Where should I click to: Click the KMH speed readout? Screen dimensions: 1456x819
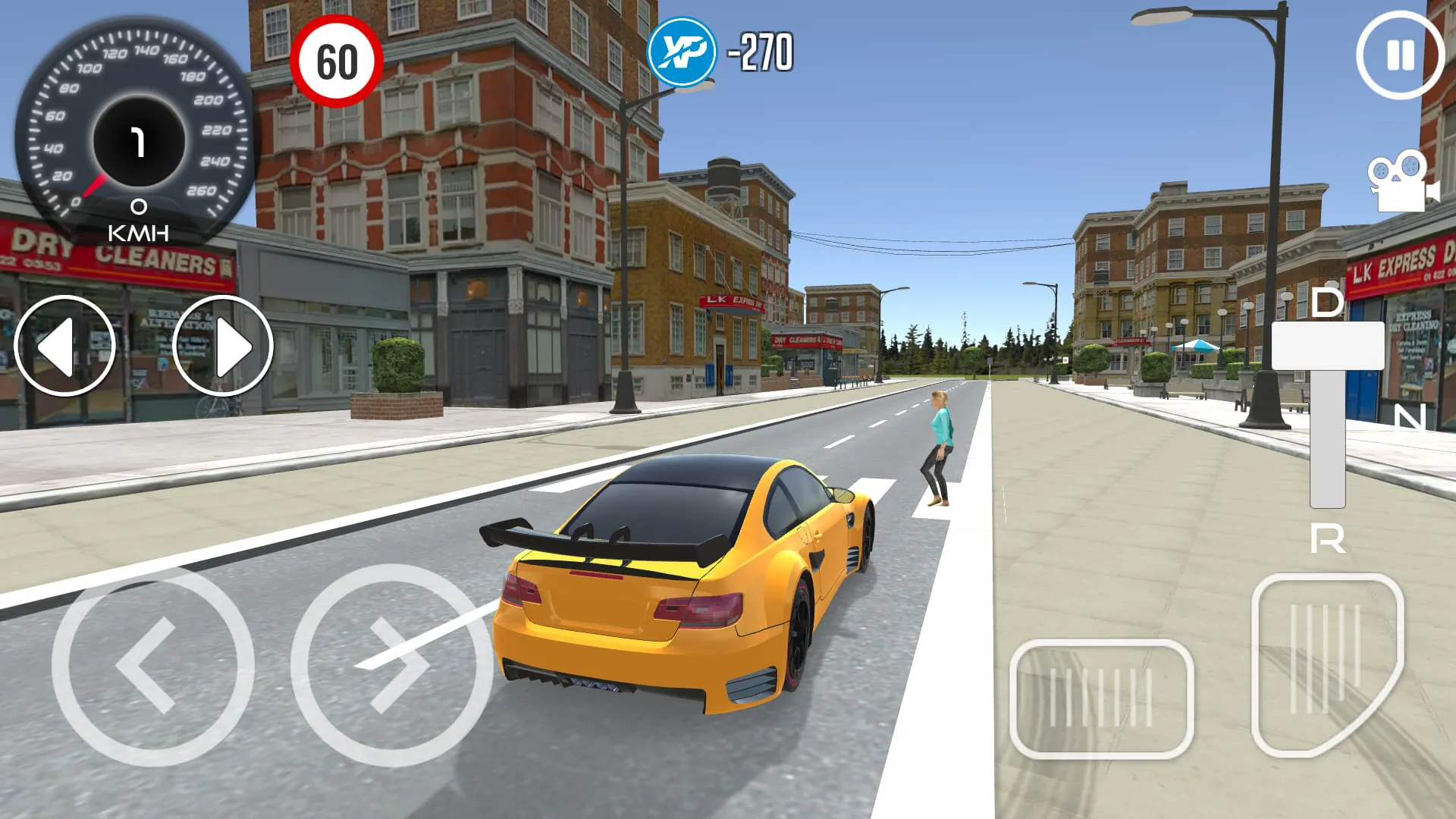click(138, 224)
